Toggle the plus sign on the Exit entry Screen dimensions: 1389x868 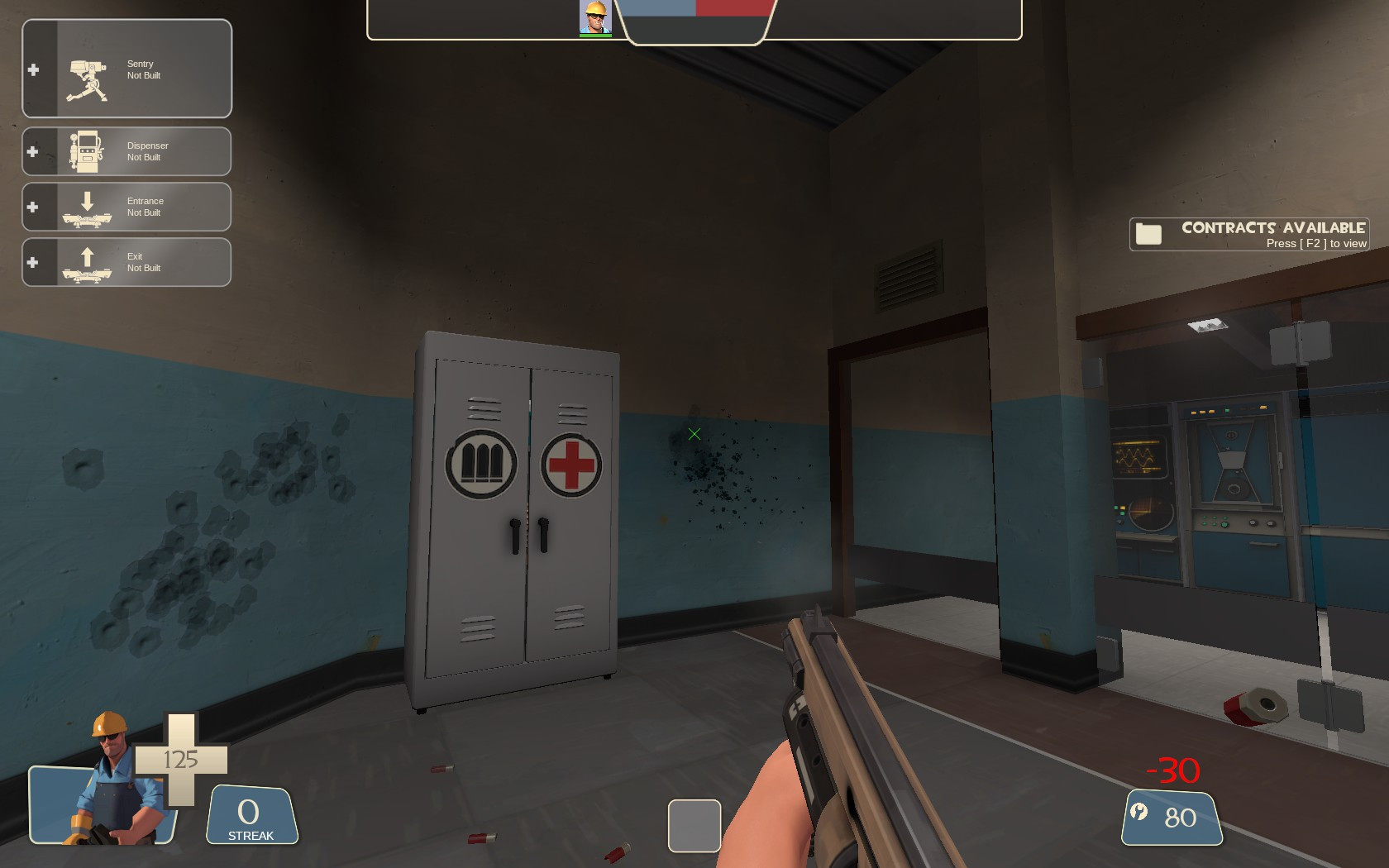[33, 262]
